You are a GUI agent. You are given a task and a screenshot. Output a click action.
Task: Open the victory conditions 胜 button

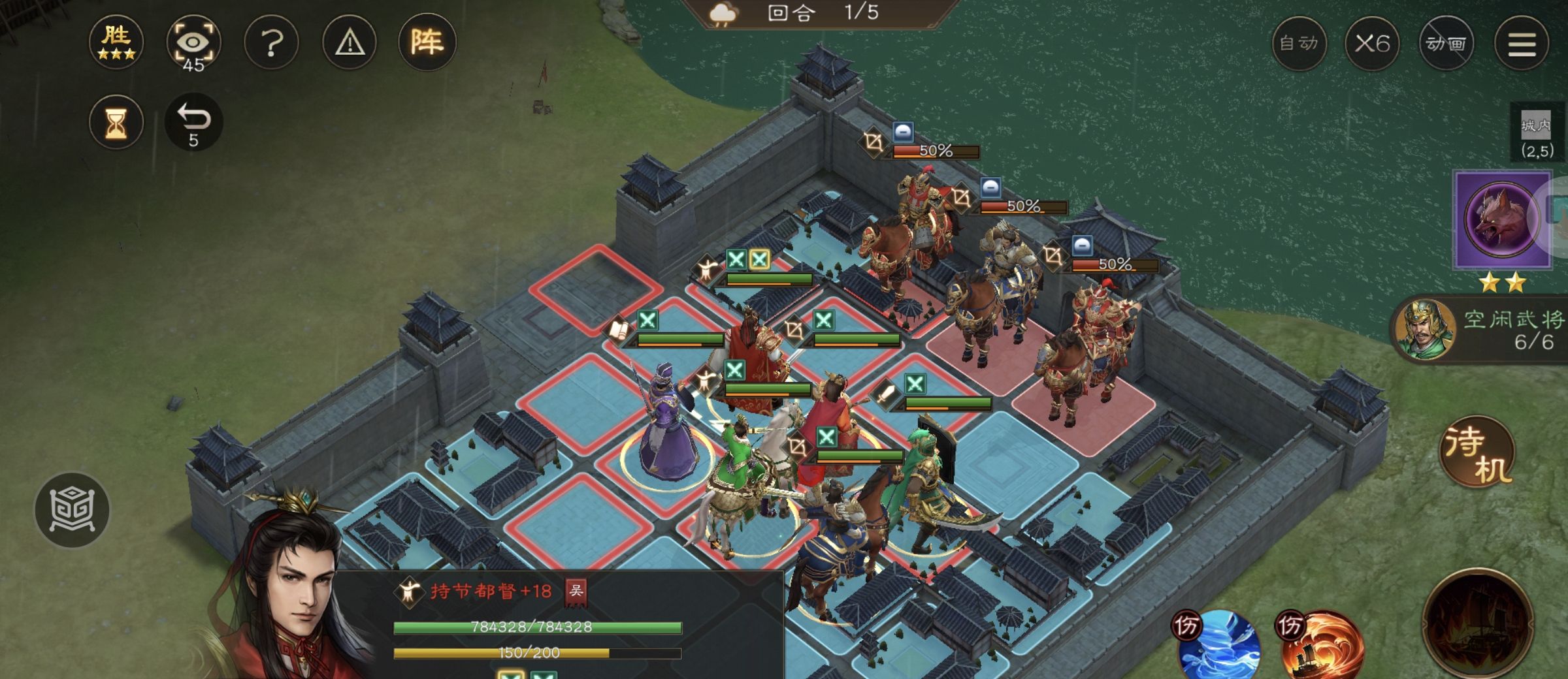(116, 43)
